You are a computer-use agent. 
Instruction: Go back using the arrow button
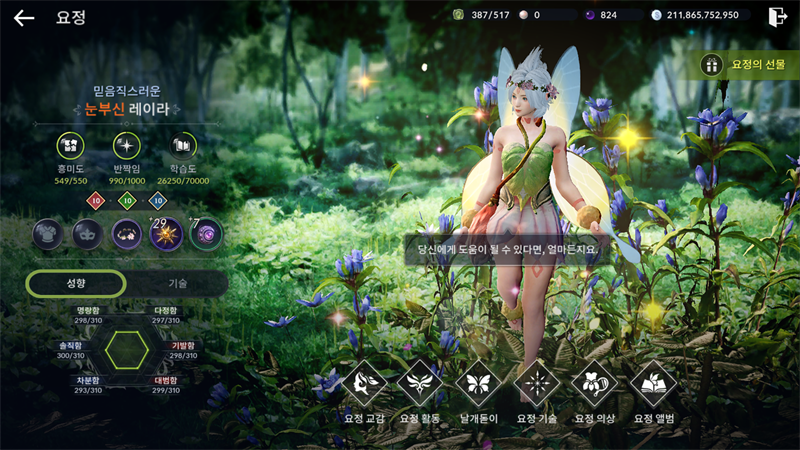tap(24, 17)
